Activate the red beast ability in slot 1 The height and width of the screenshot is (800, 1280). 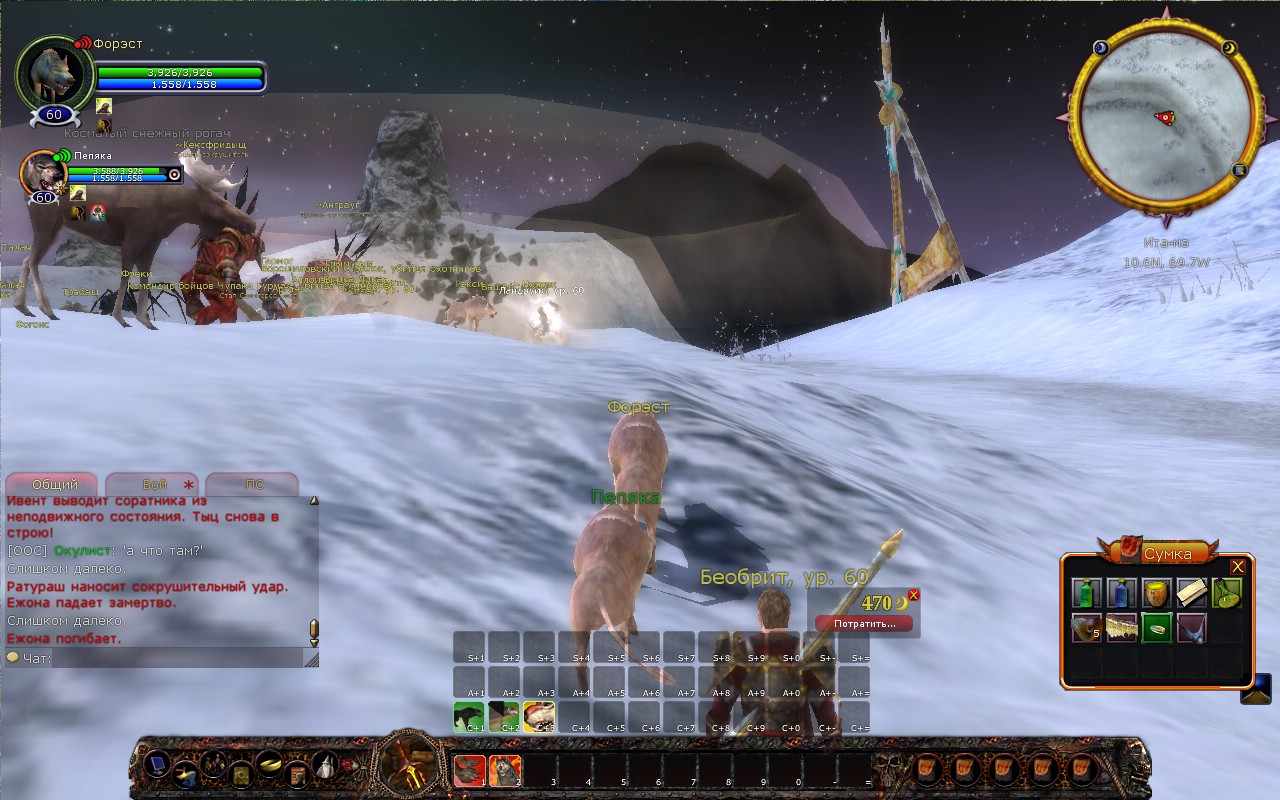coord(470,770)
